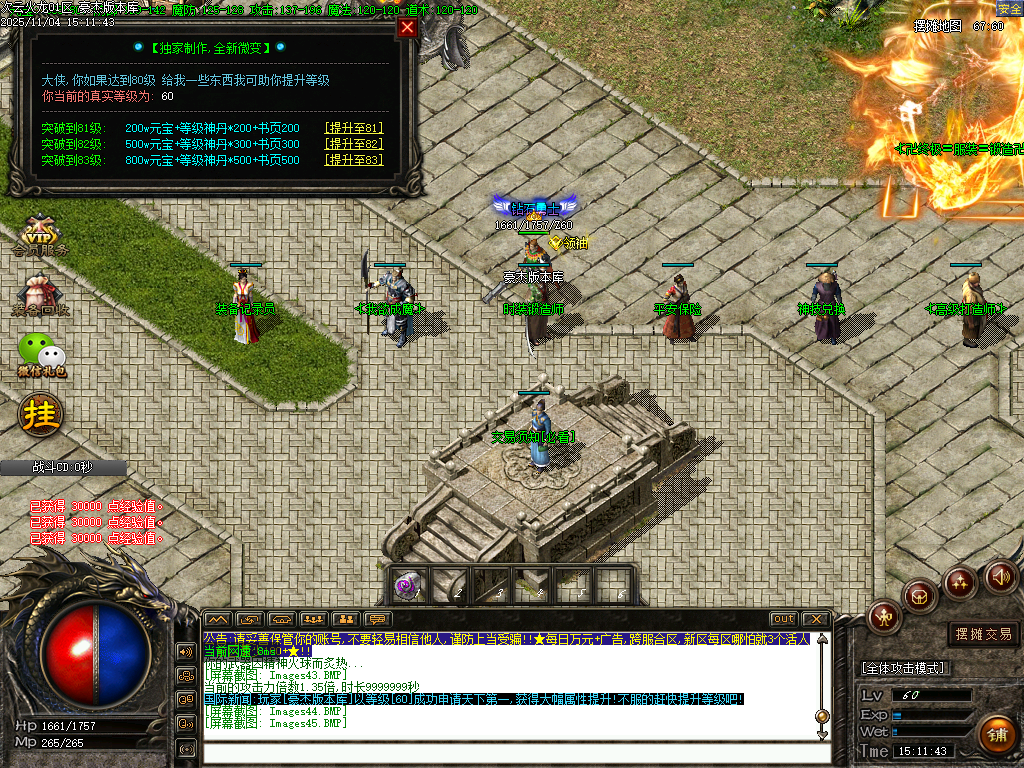The image size is (1024, 768).
Task: Close the level breakthrough dialog
Action: tap(407, 28)
